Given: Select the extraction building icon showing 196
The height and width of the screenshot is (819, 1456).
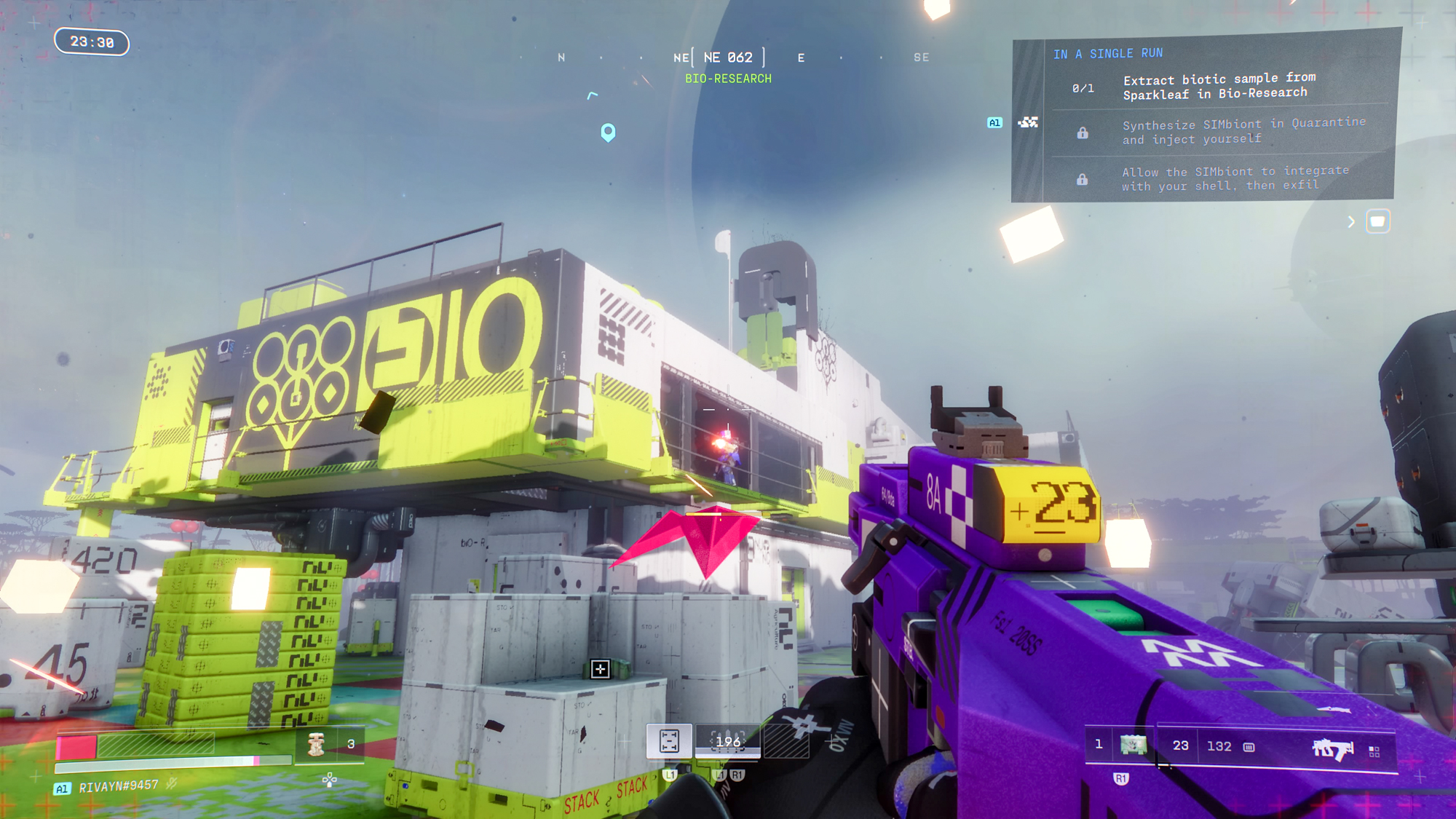Looking at the screenshot, I should pos(727,740).
